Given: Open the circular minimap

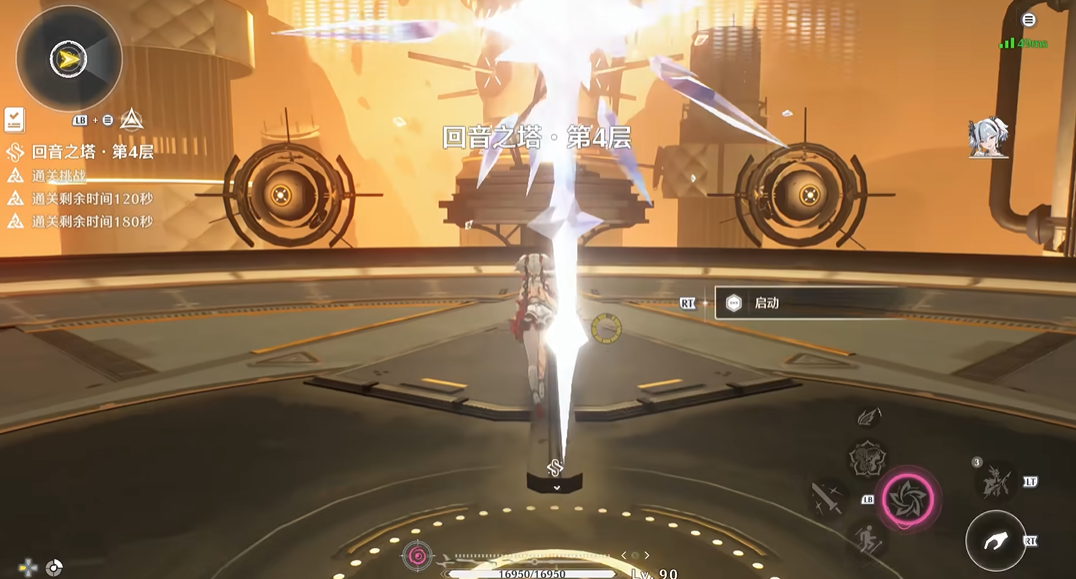Looking at the screenshot, I should (69, 59).
